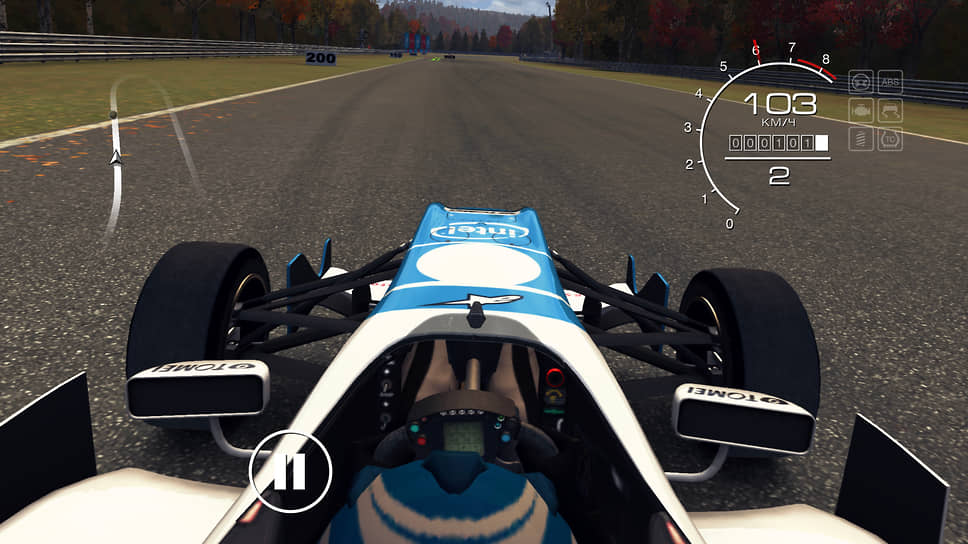The width and height of the screenshot is (968, 544).
Task: Tap the TC traction control icon
Action: click(890, 138)
